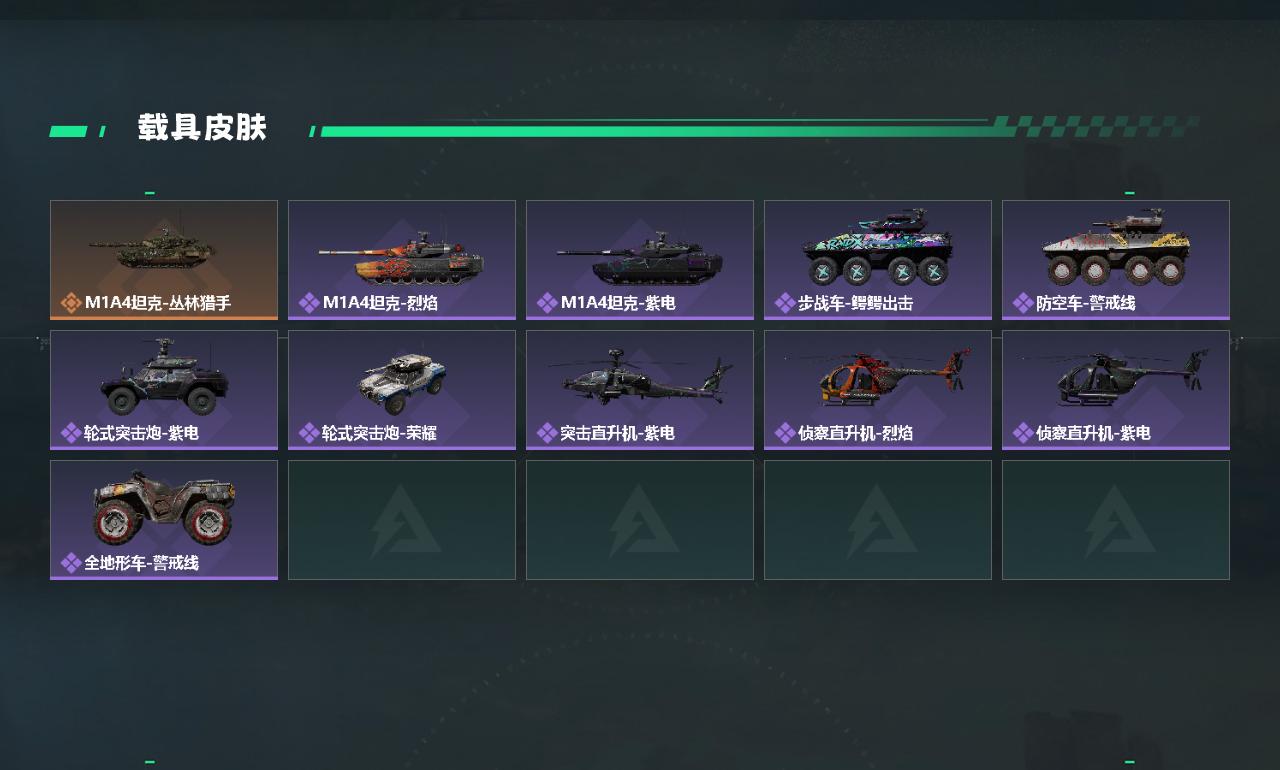Choose the M1A4坦克-烈焰 tank skin

[402, 259]
